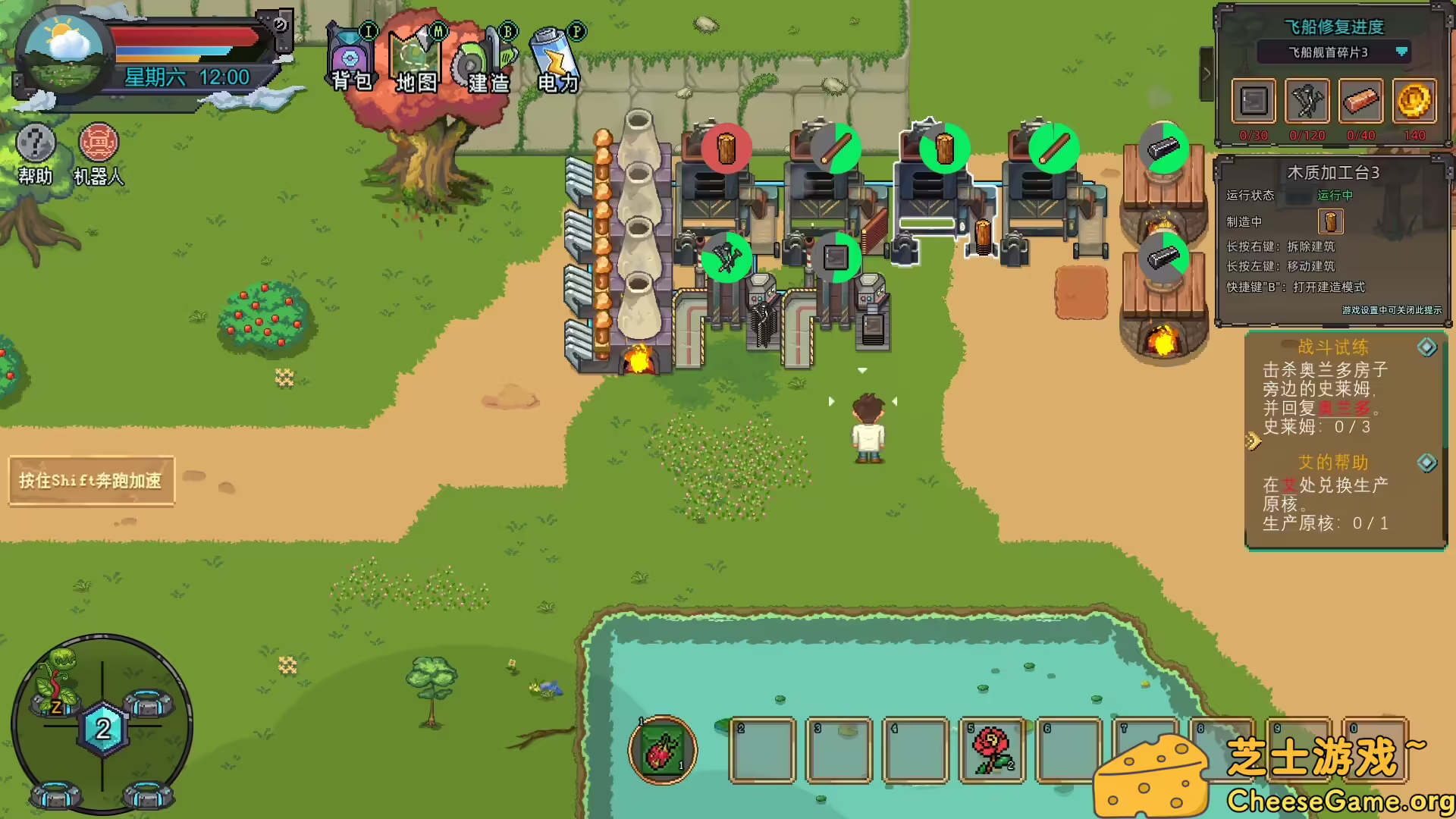The height and width of the screenshot is (819, 1456).
Task: Click the gold coin icon showing 140
Action: [x=1415, y=102]
